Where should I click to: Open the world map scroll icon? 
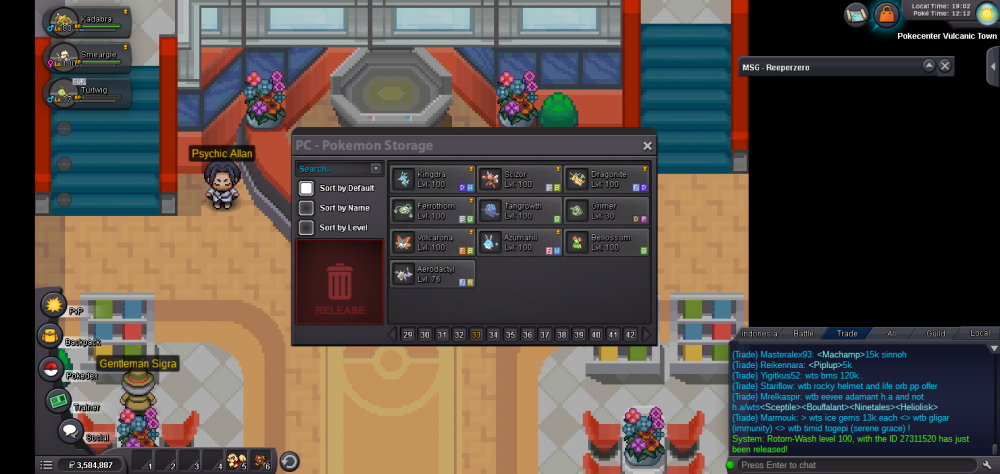click(x=855, y=14)
